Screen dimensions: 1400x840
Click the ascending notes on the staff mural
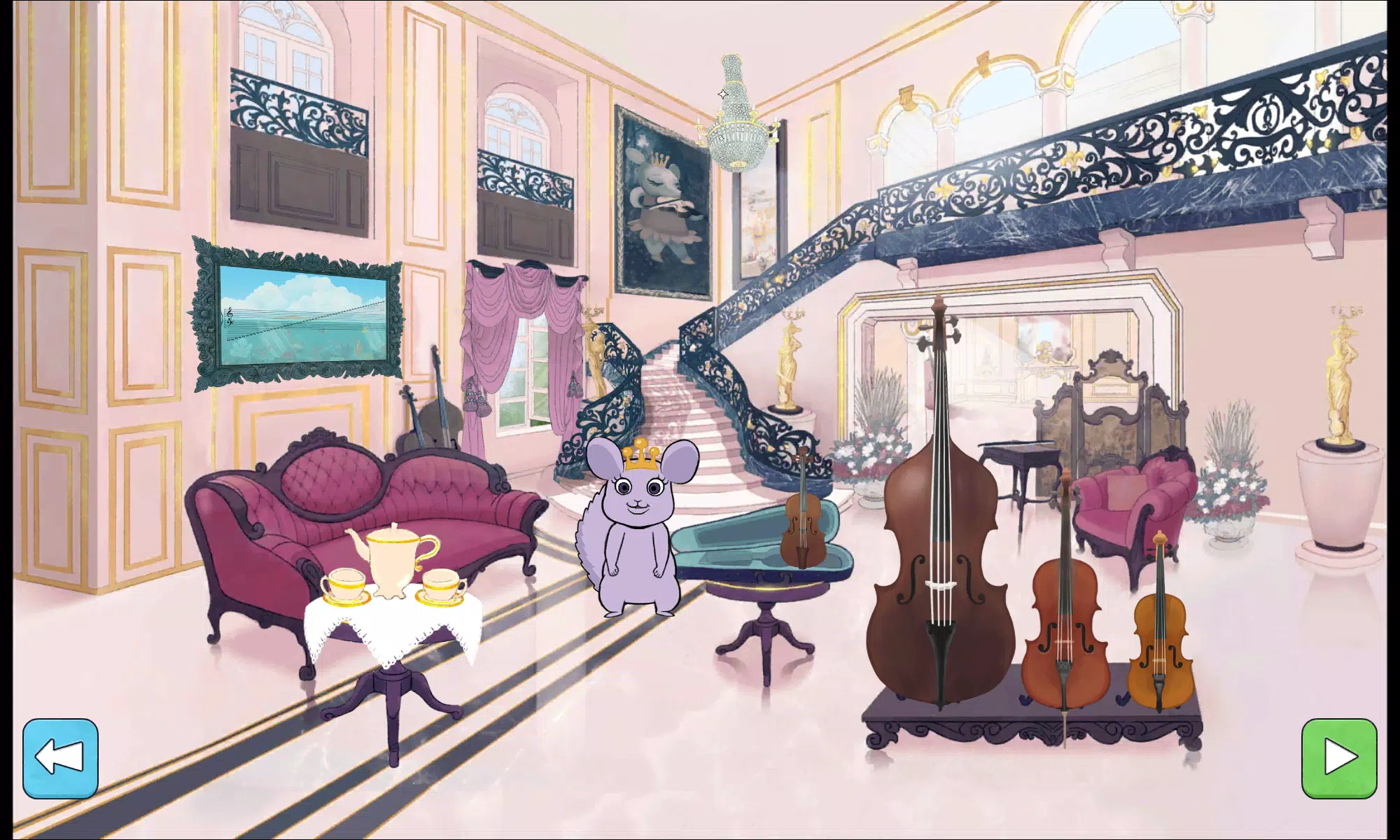click(x=301, y=330)
